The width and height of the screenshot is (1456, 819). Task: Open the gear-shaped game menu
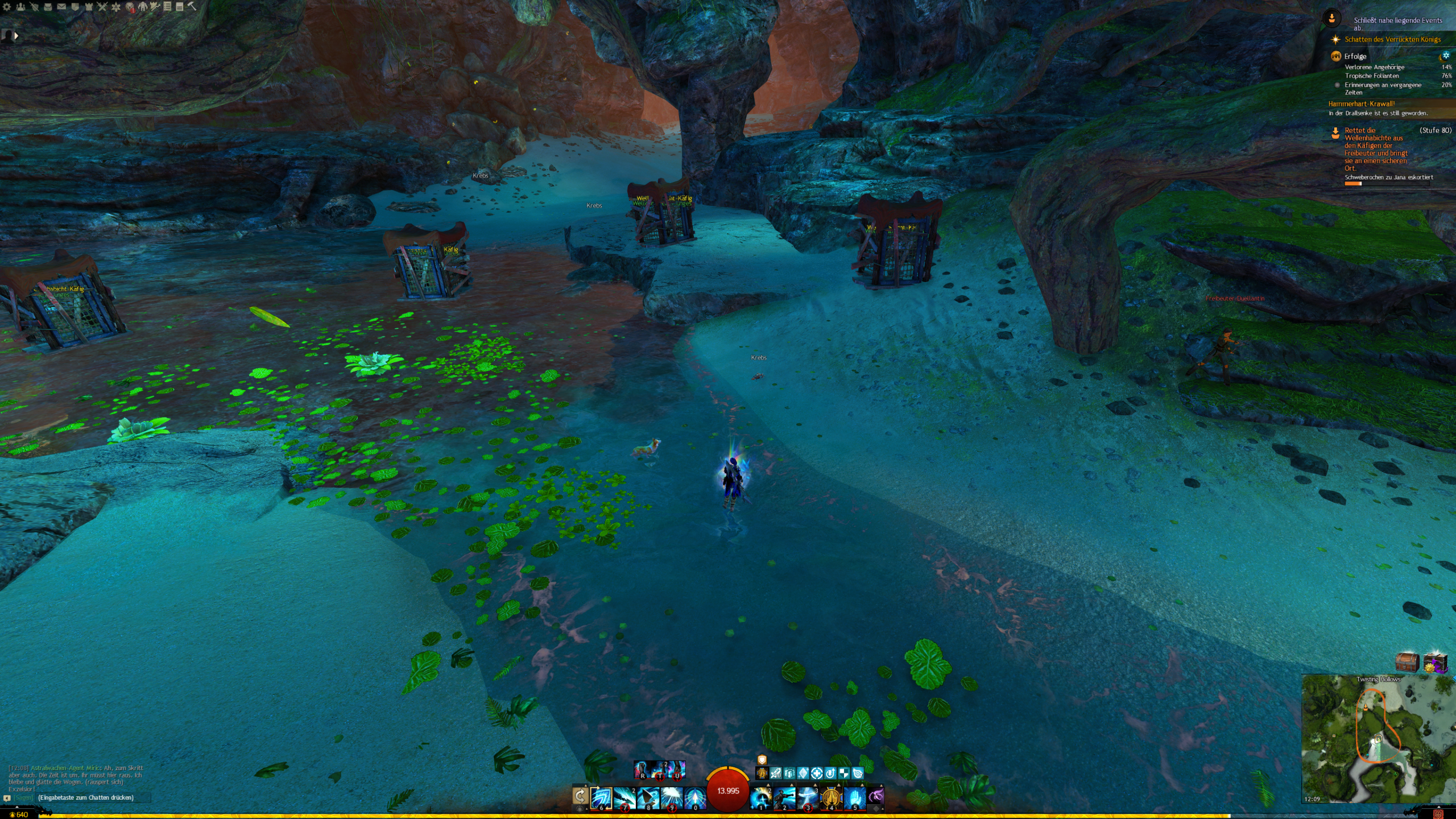tap(7, 7)
